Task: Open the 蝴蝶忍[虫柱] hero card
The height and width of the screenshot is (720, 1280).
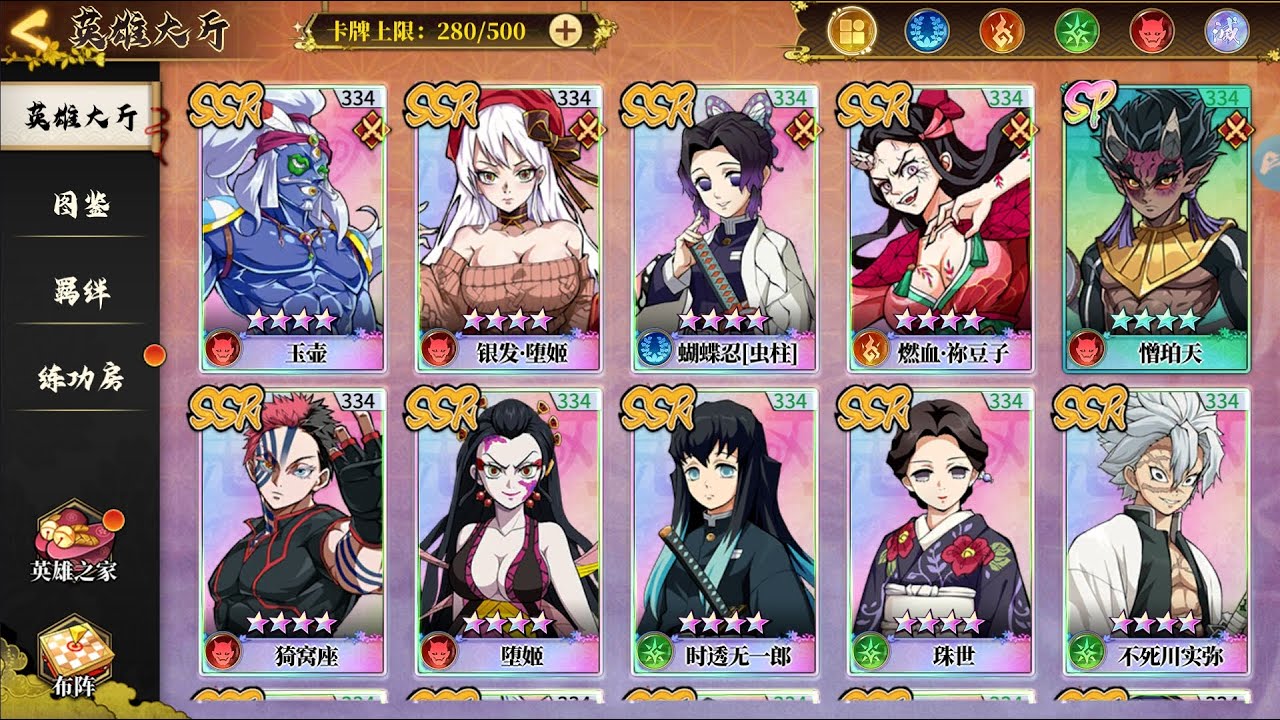Action: point(725,227)
